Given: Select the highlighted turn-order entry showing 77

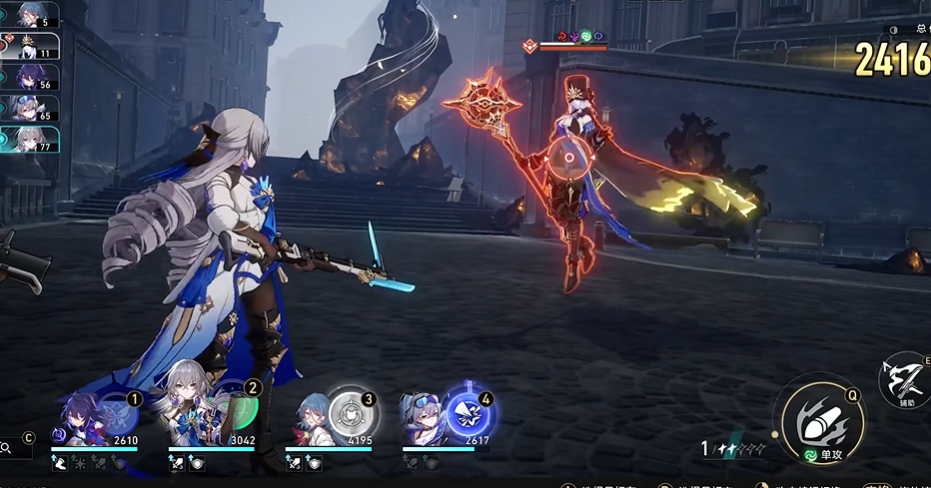Looking at the screenshot, I should click(30, 140).
